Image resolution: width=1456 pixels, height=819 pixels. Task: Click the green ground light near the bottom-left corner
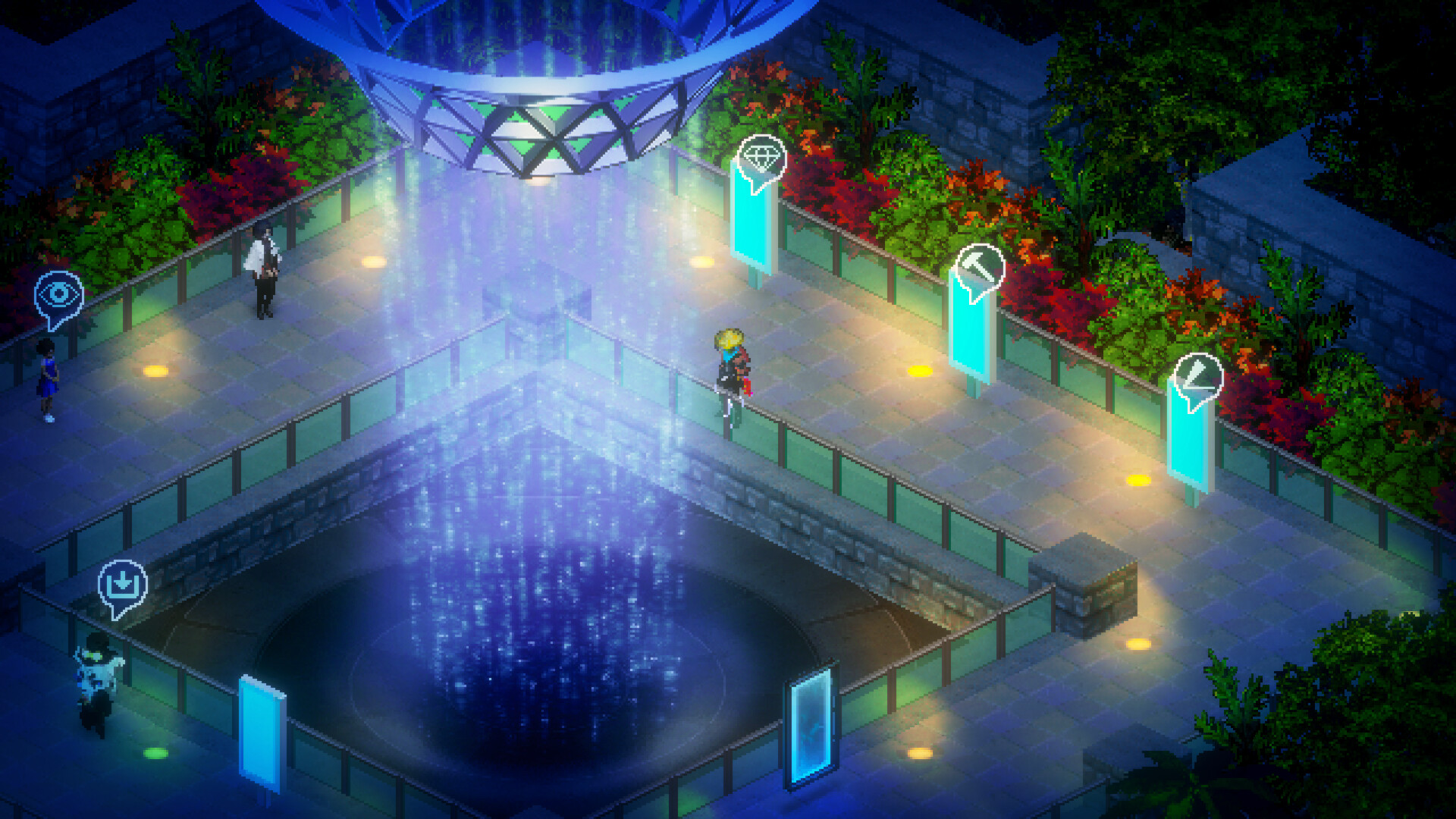click(155, 755)
